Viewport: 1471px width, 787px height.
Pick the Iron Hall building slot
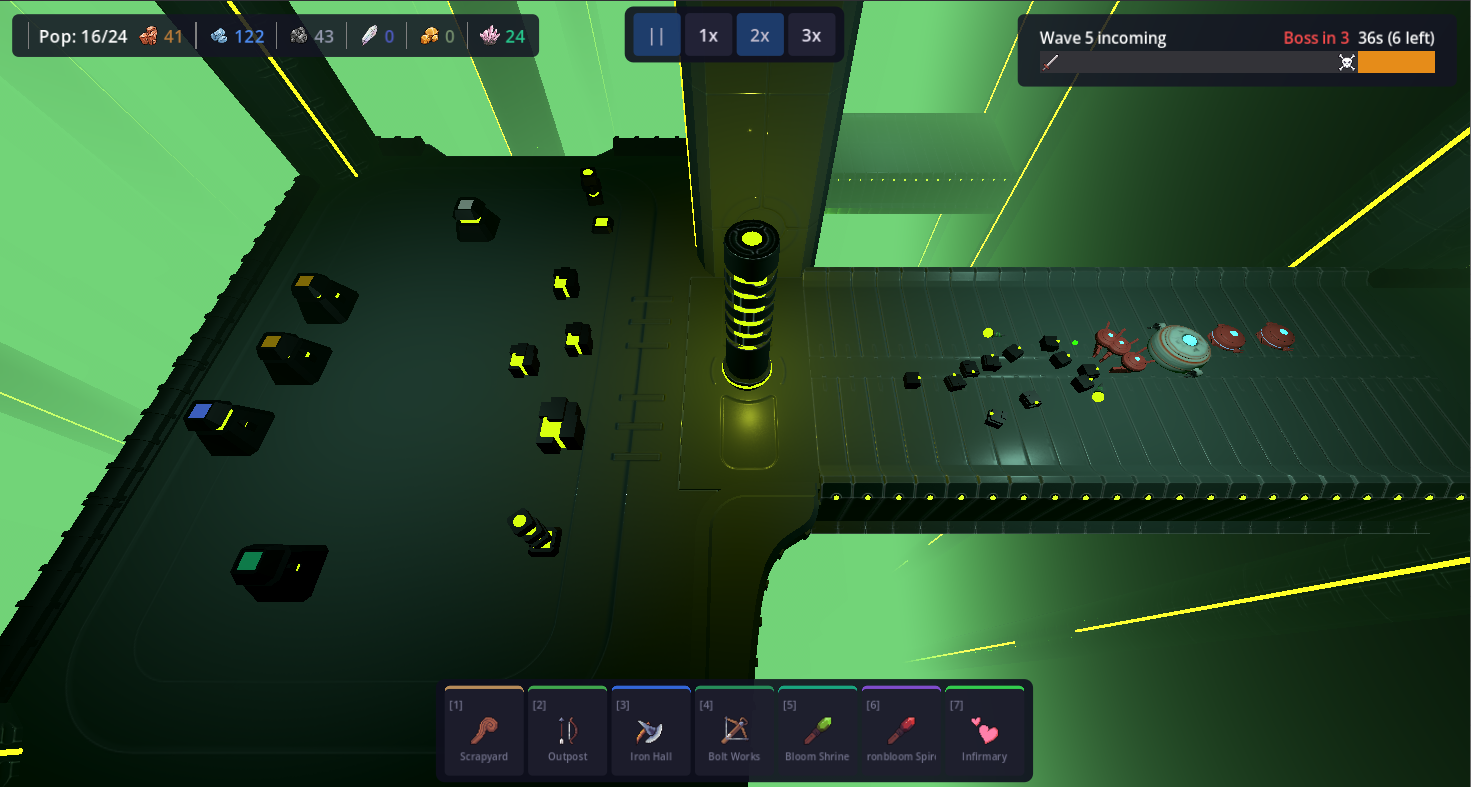click(651, 732)
